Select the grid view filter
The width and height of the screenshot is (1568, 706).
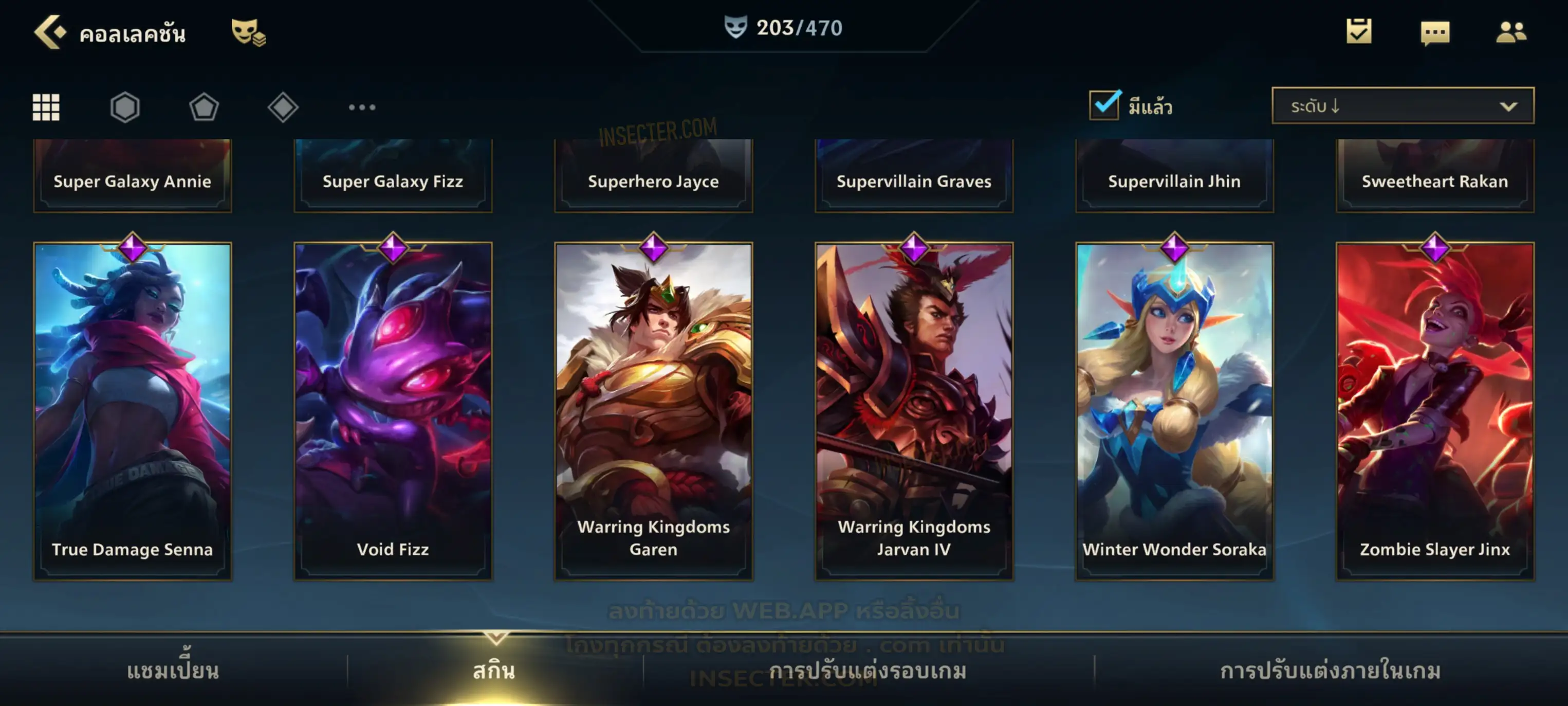pyautogui.click(x=46, y=107)
